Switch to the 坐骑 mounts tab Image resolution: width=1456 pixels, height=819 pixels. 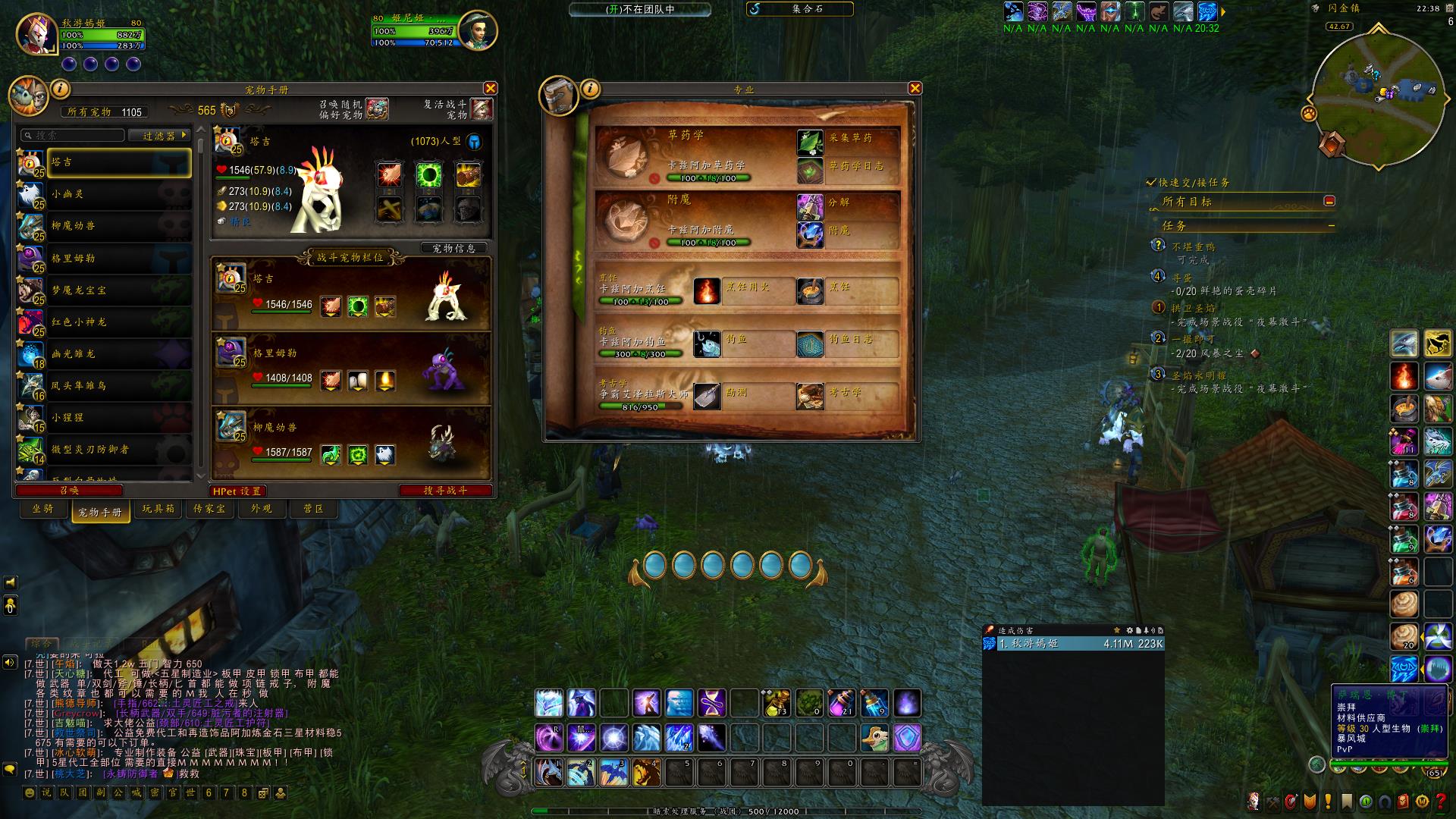coord(43,509)
